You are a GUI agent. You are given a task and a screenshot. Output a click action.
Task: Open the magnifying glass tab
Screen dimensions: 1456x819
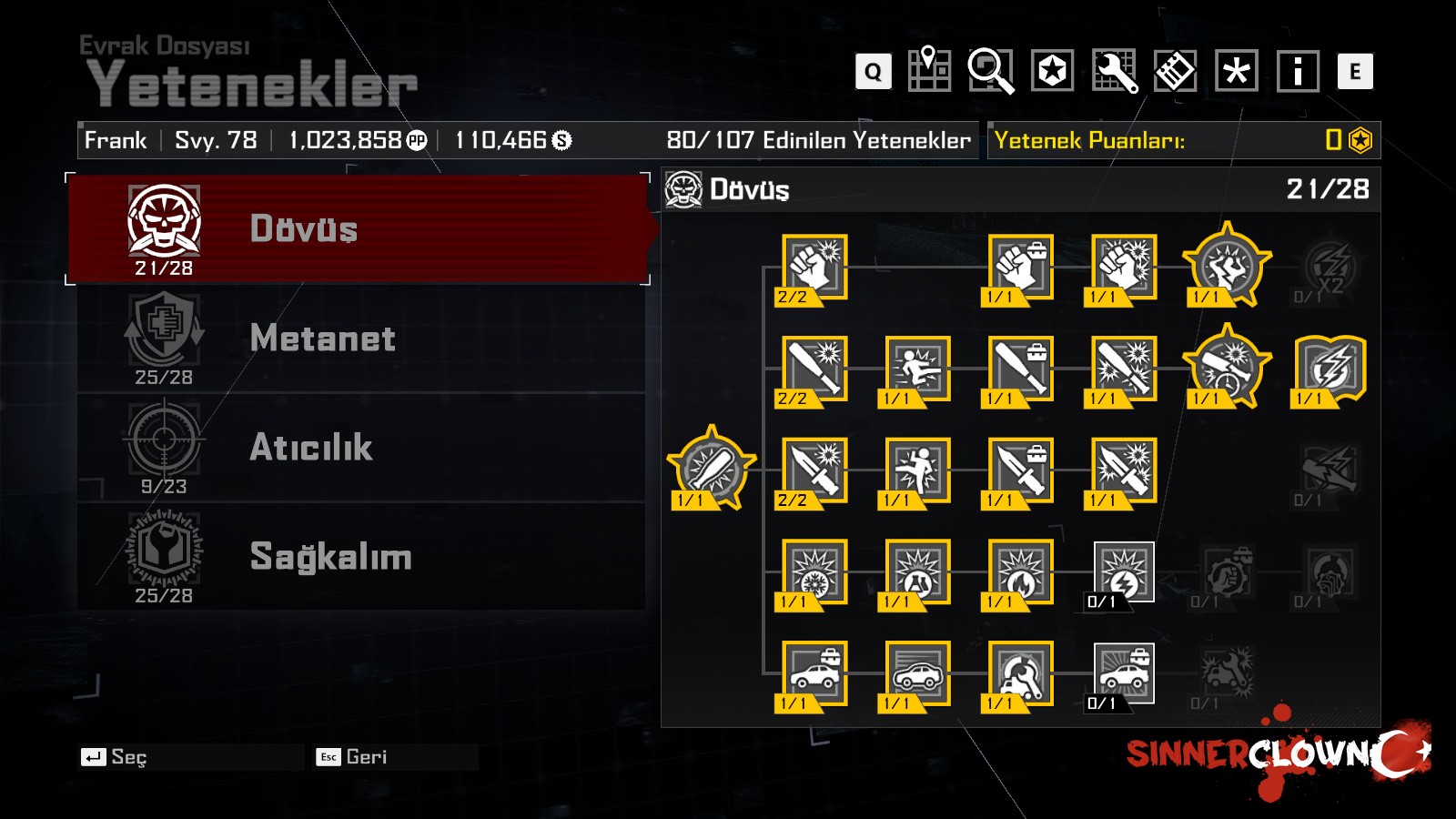[x=990, y=70]
